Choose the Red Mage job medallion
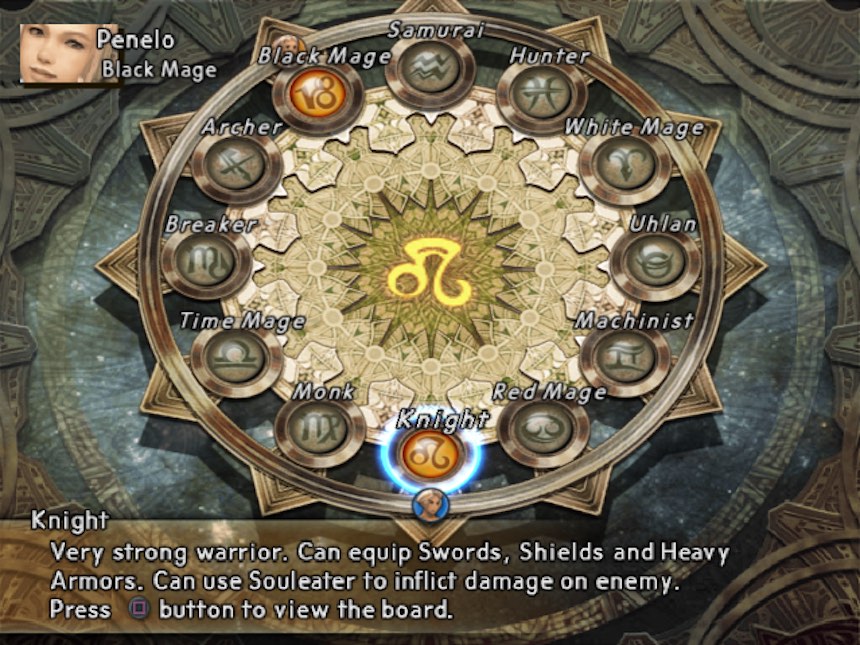 543,428
